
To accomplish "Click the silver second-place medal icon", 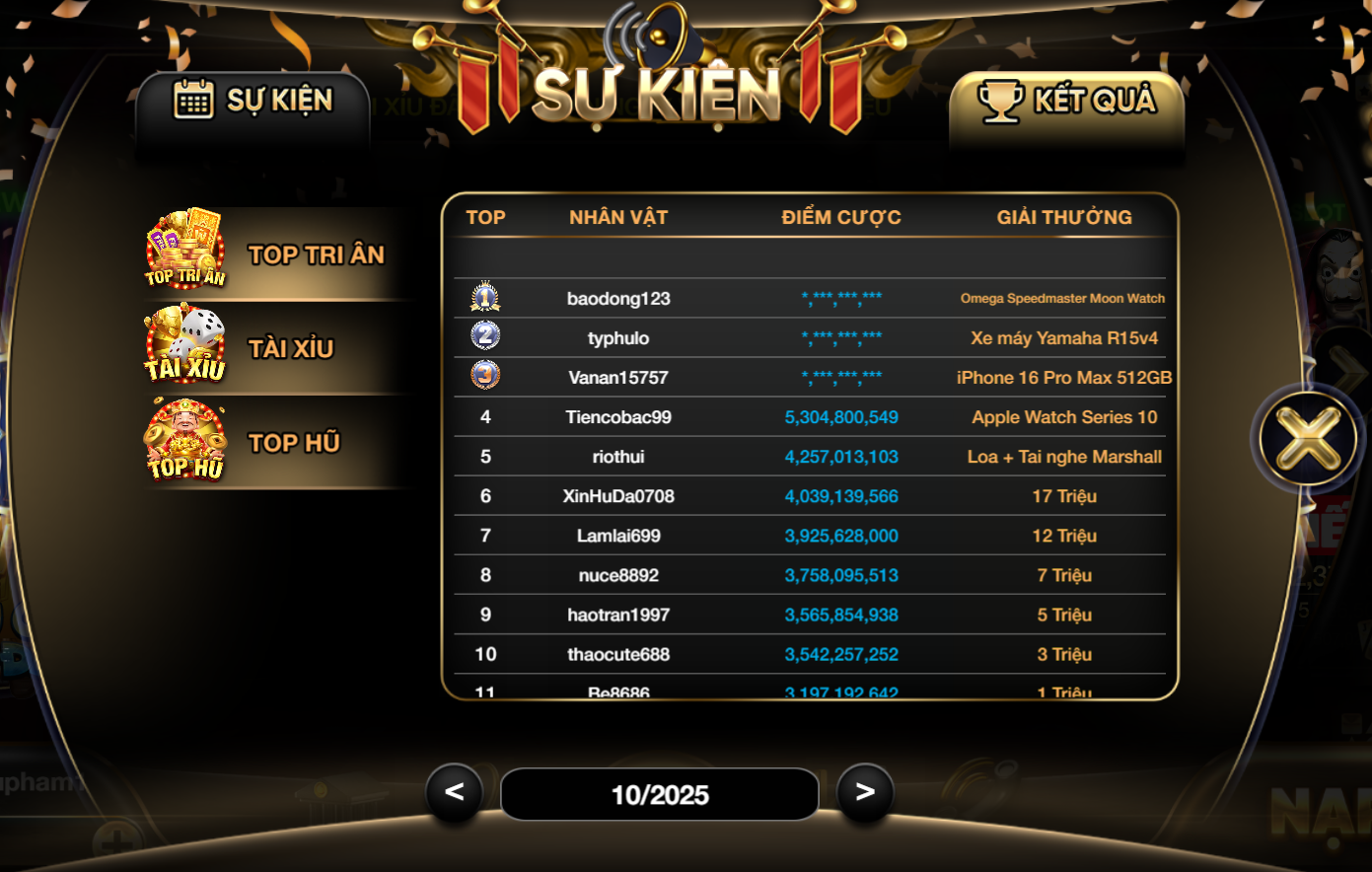I will point(485,336).
